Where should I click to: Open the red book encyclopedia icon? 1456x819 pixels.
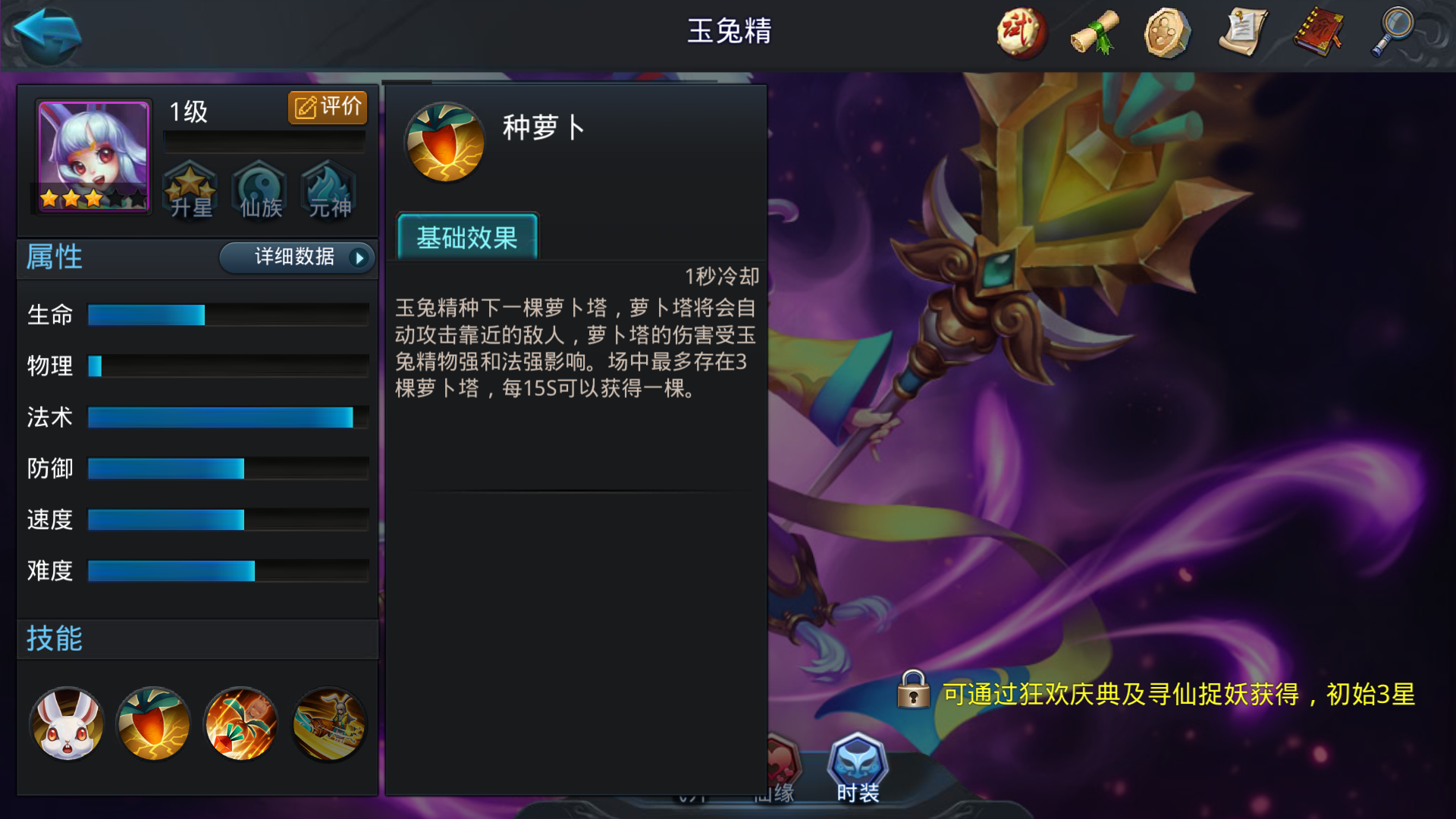tap(1317, 32)
